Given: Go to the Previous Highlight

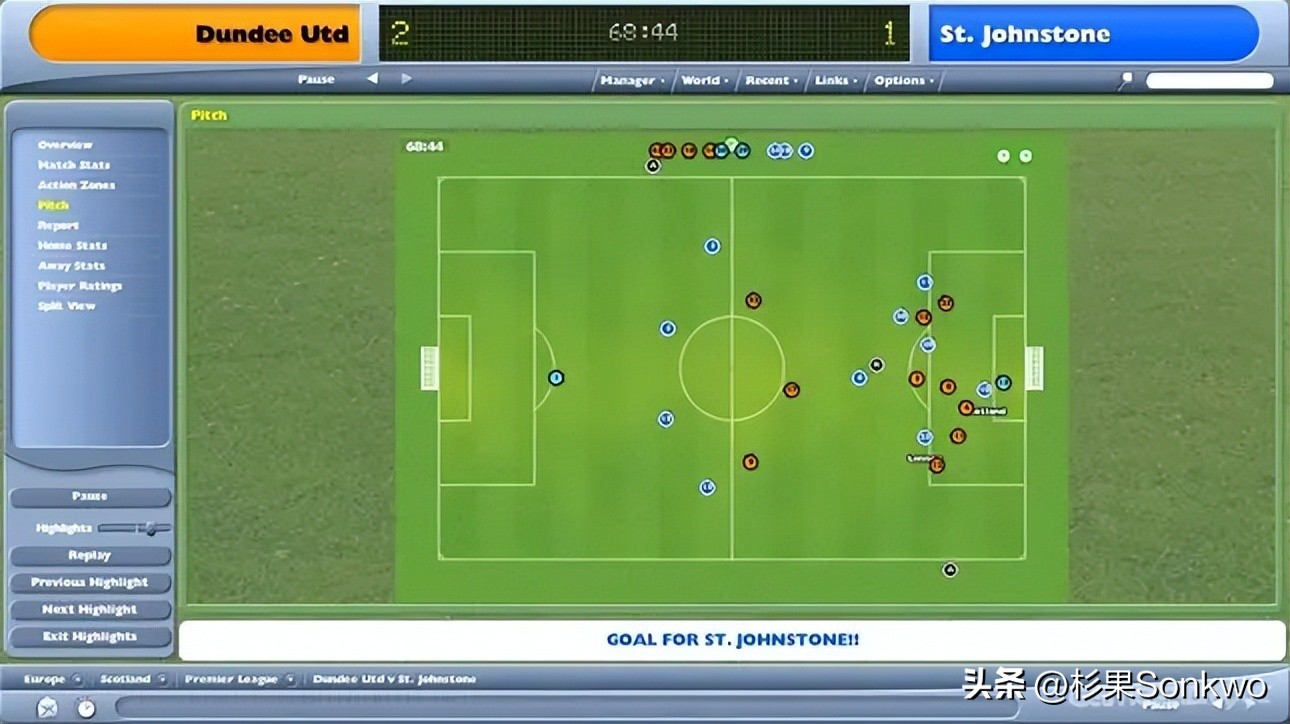Looking at the screenshot, I should pos(90,583).
